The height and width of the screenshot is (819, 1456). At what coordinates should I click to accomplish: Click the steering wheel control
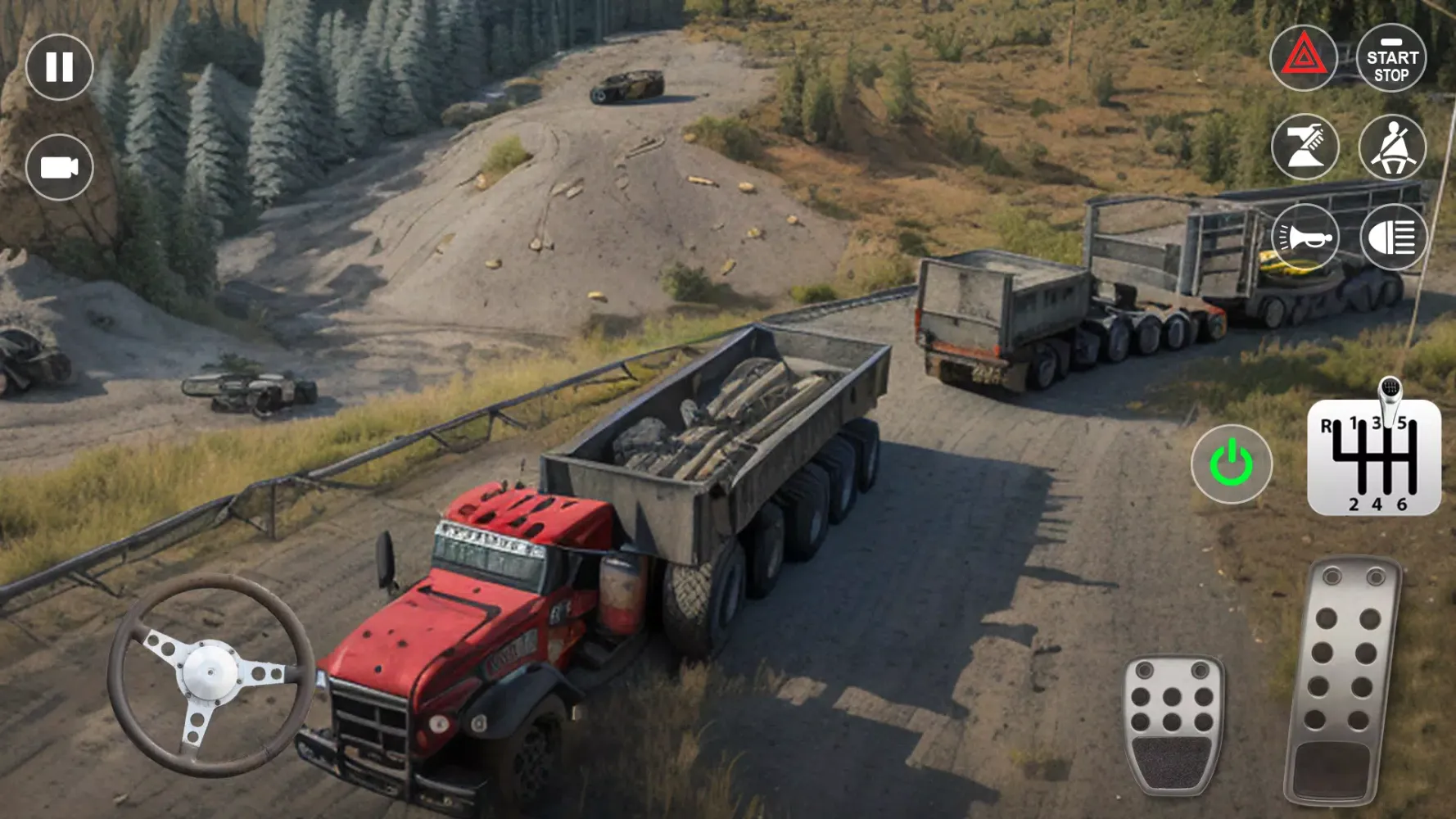pos(210,673)
